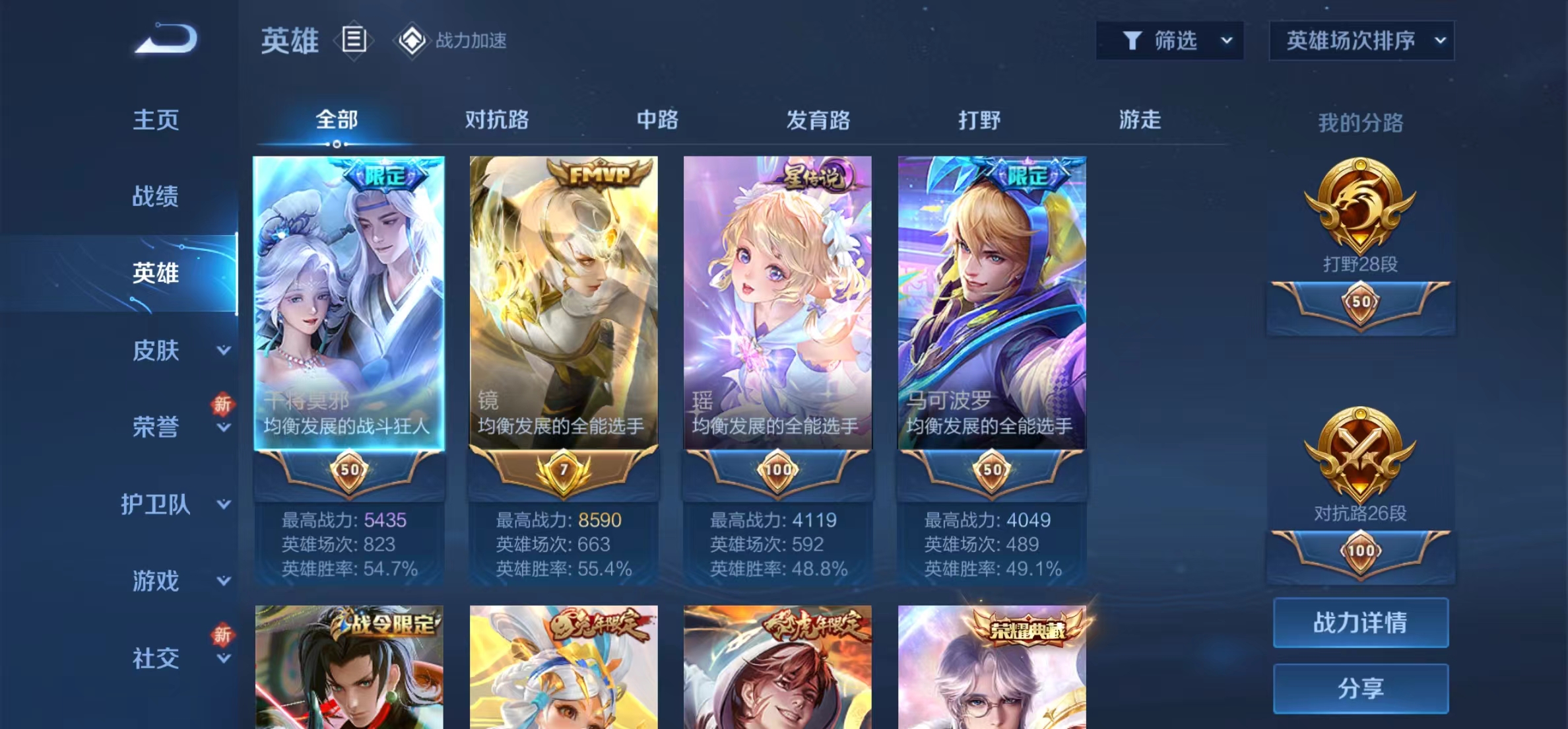Screen dimensions: 1568x729
Task: Switch to the 打野 jungle tab
Action: tap(979, 120)
